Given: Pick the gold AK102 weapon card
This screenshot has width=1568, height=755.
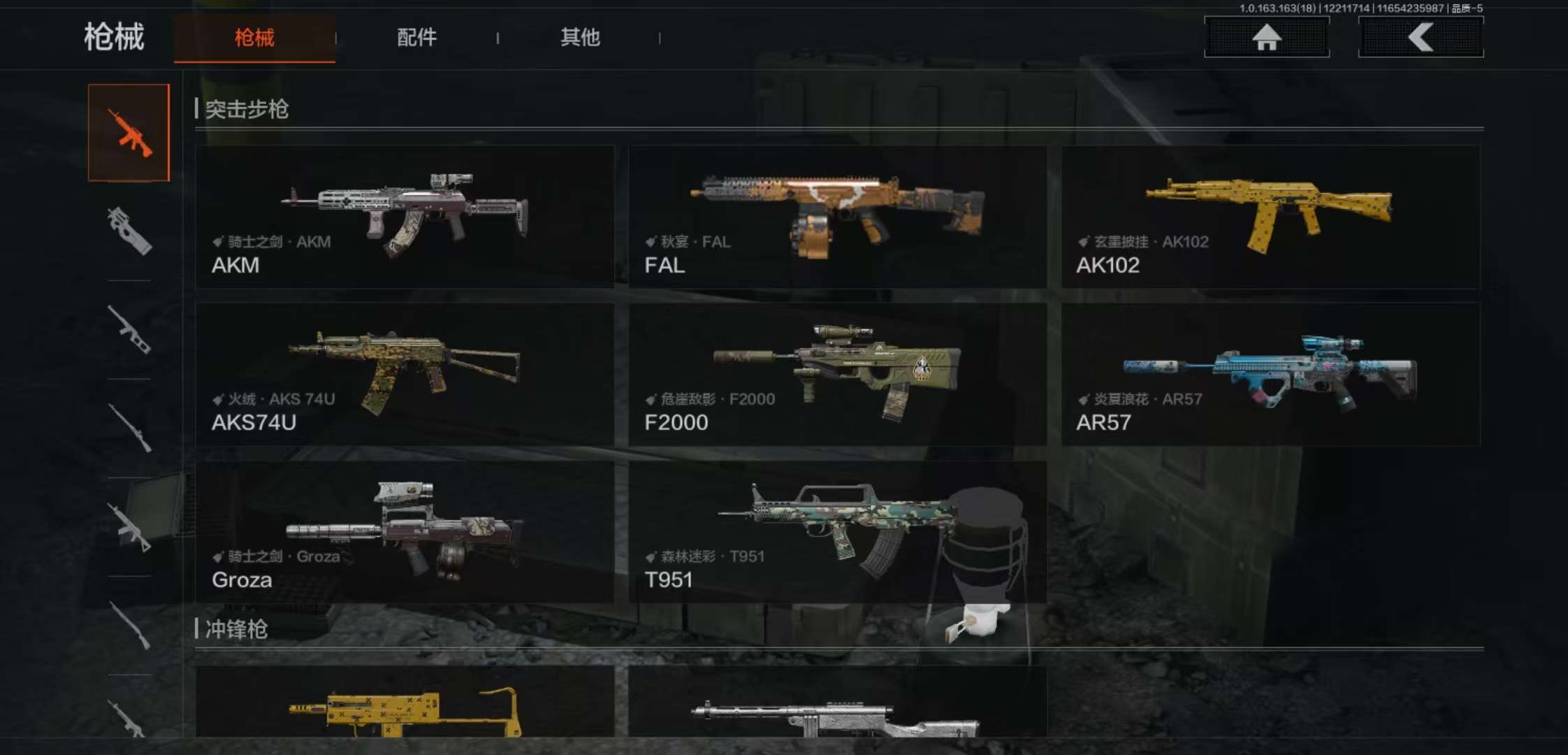Looking at the screenshot, I should coord(1270,217).
